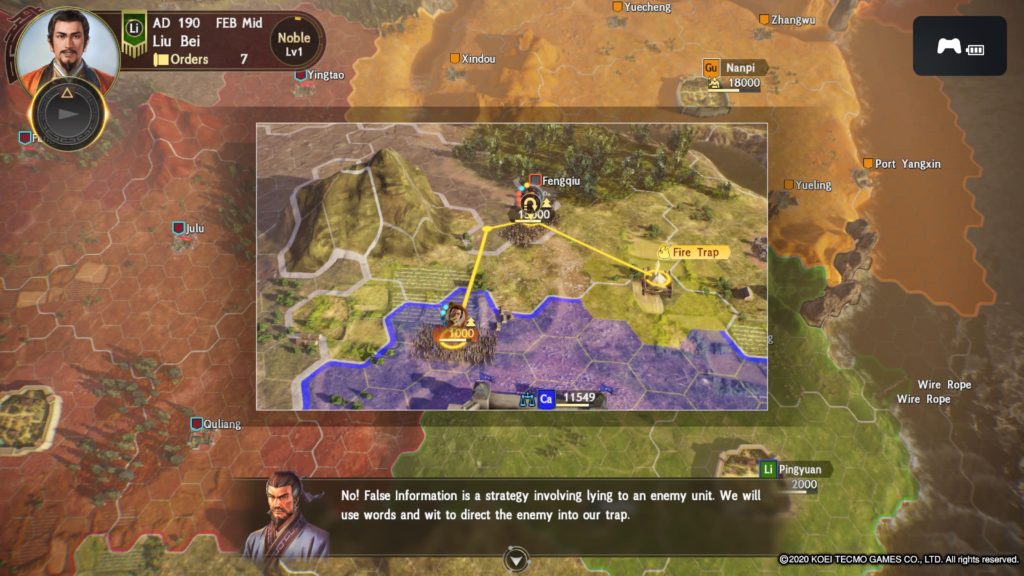Viewport: 1024px width, 576px height.
Task: Choose the Yuecheng map marker
Action: click(x=617, y=6)
